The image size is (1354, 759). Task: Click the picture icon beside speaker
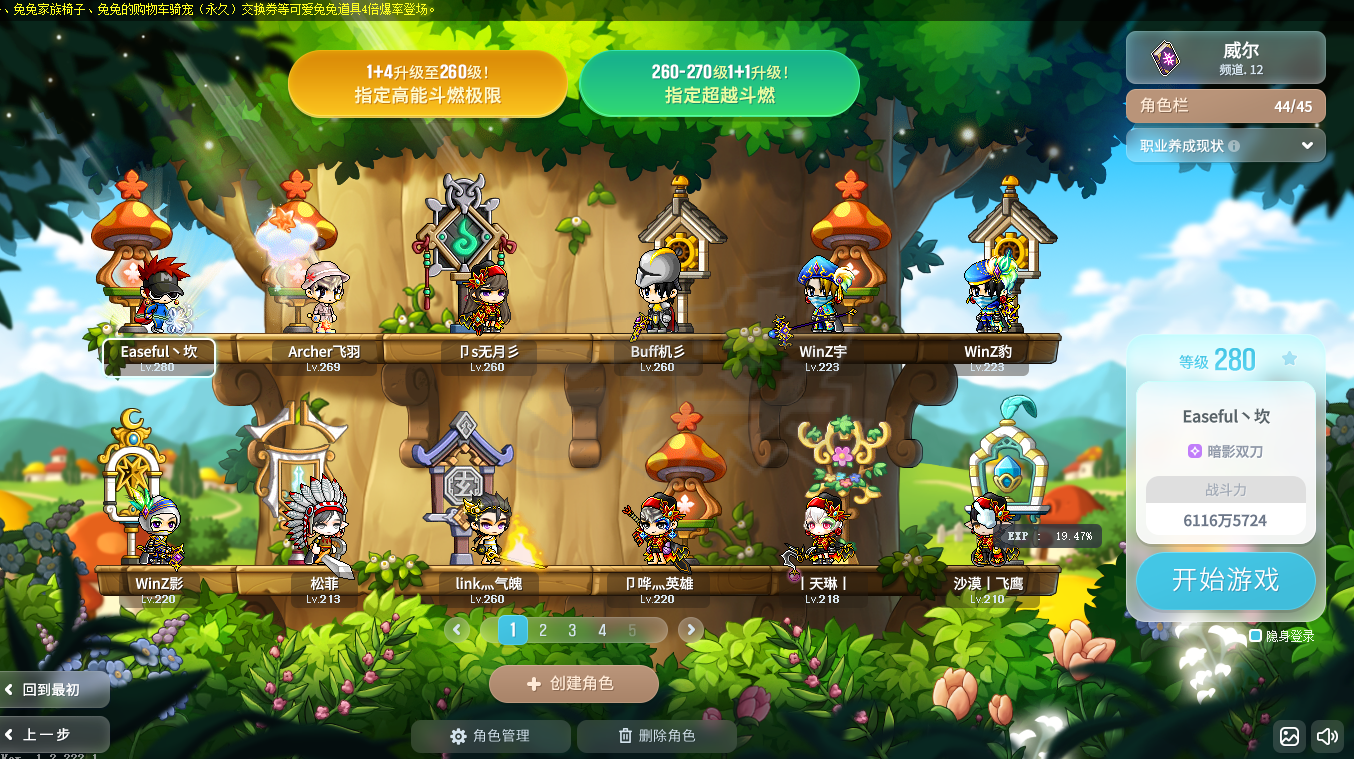pos(1289,737)
